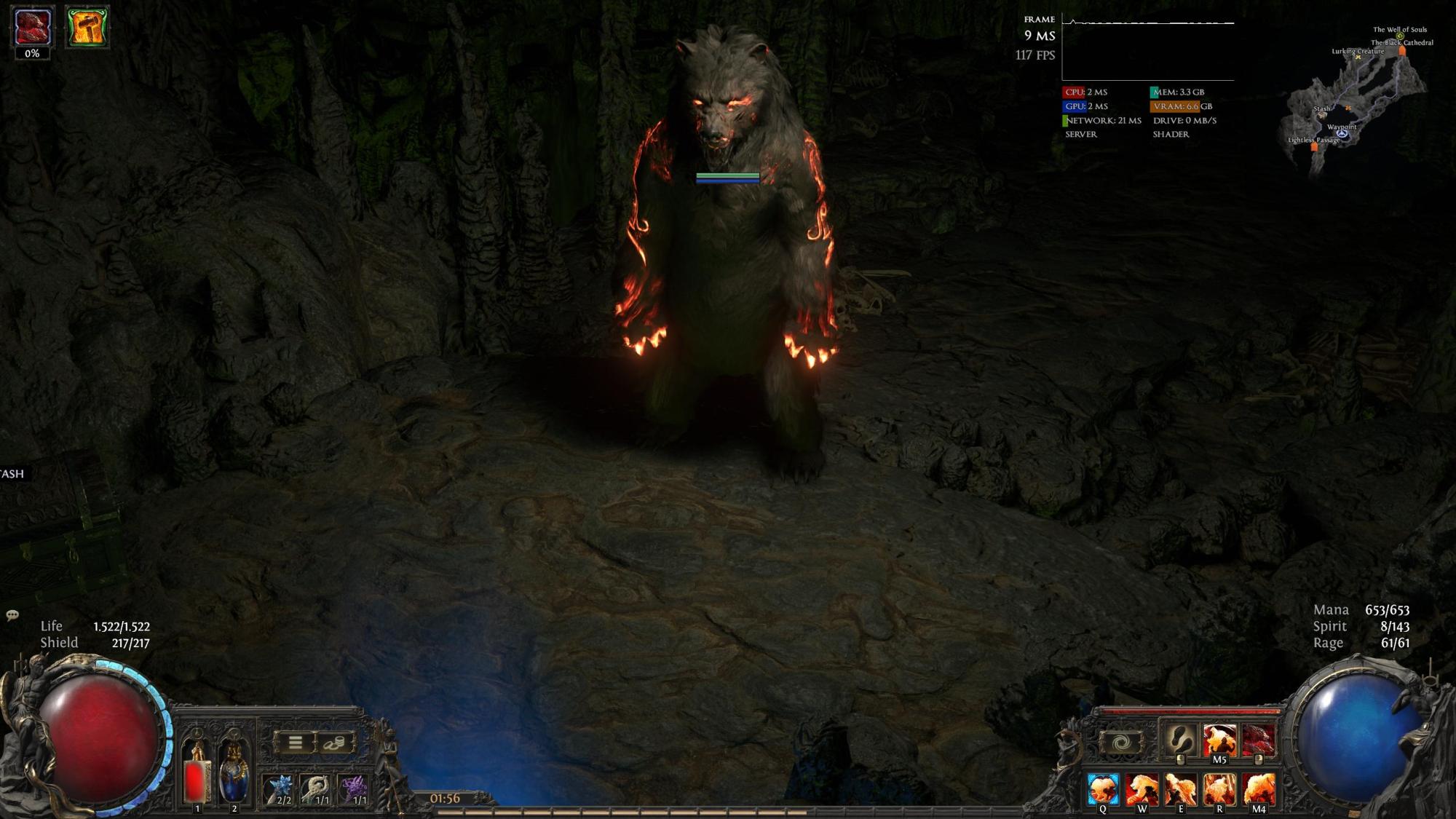Image resolution: width=1456 pixels, height=819 pixels.
Task: Open the three-line main menu button
Action: pyautogui.click(x=295, y=743)
